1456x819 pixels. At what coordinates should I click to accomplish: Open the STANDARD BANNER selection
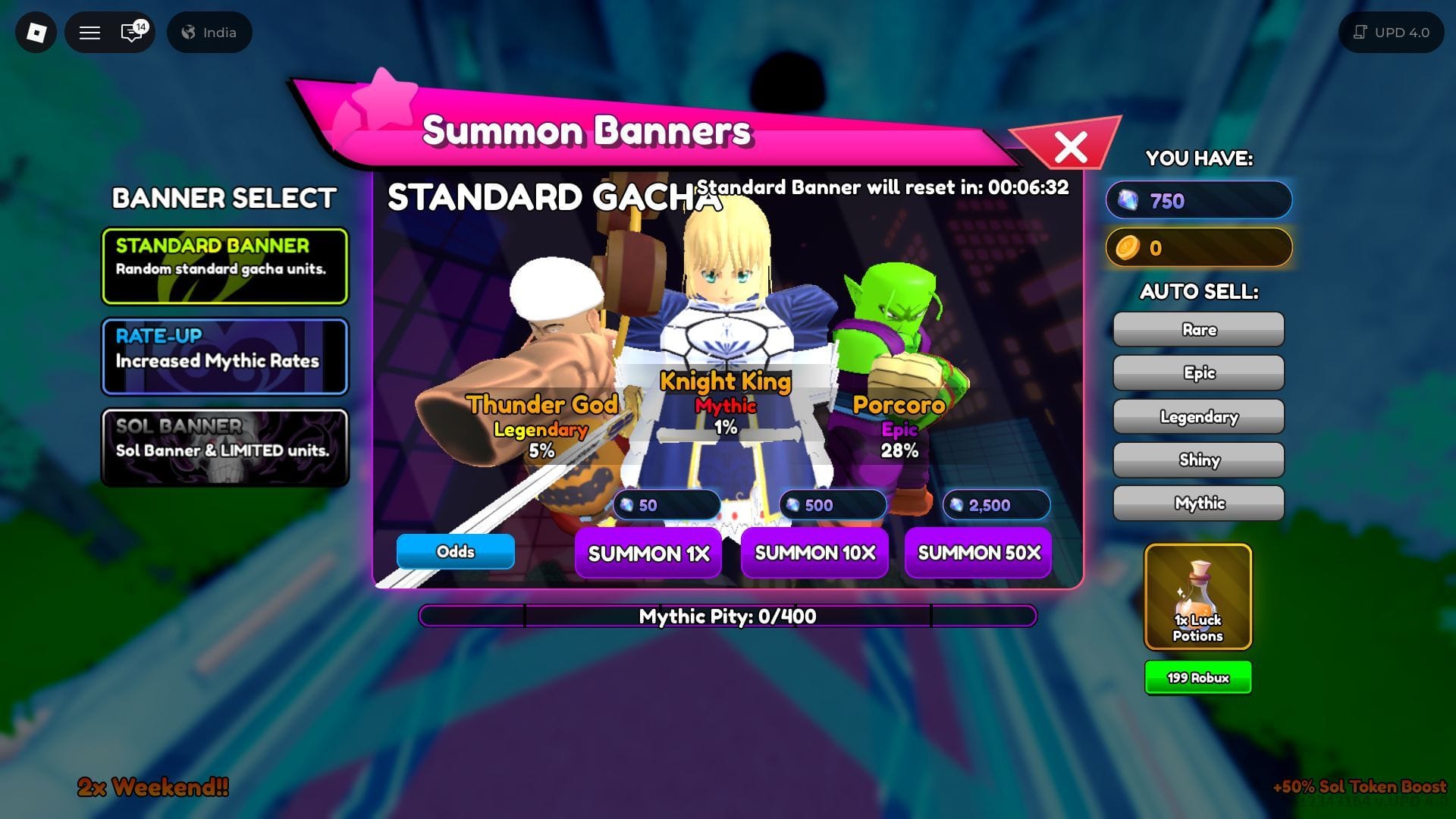point(224,265)
